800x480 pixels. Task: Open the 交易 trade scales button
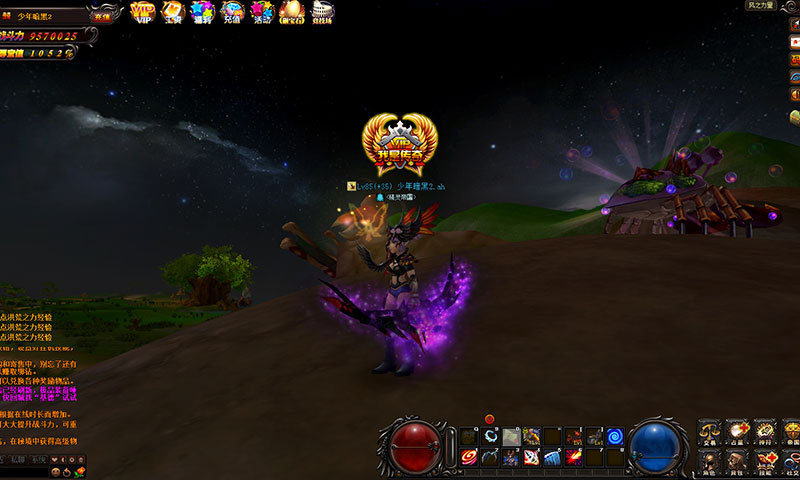tap(709, 434)
